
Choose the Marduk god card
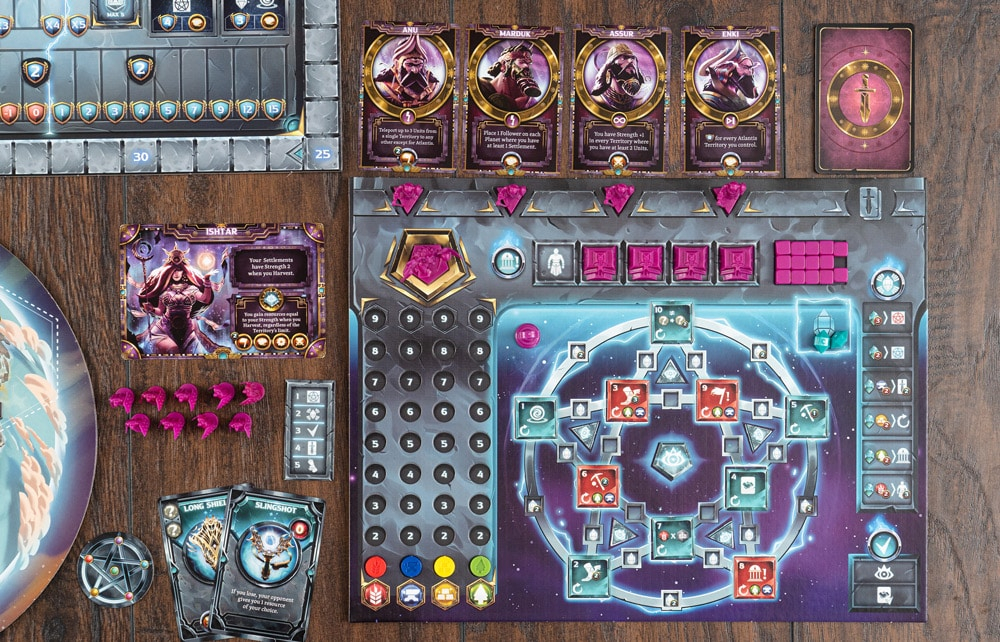pos(512,96)
